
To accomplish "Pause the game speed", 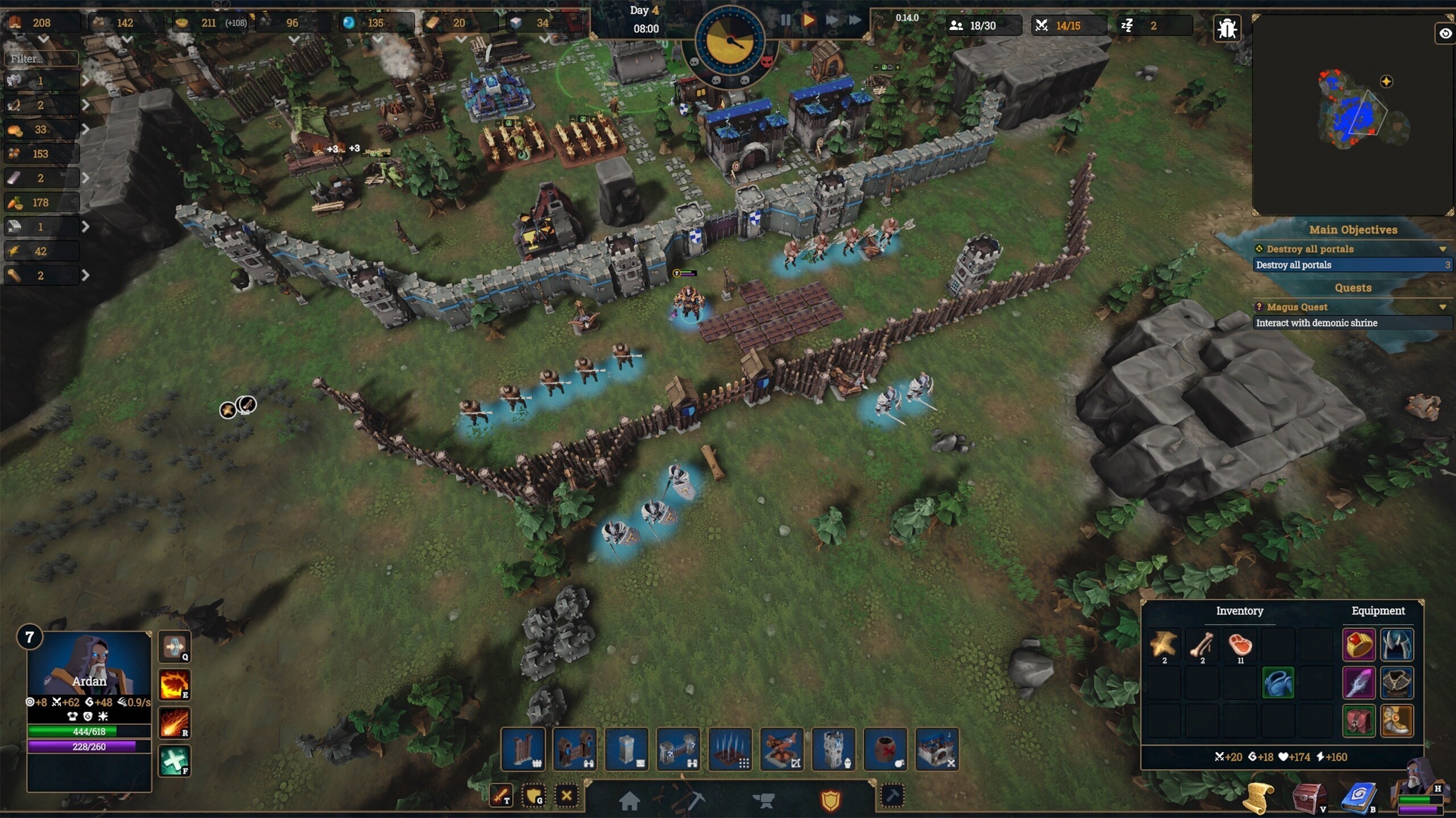I will click(785, 20).
